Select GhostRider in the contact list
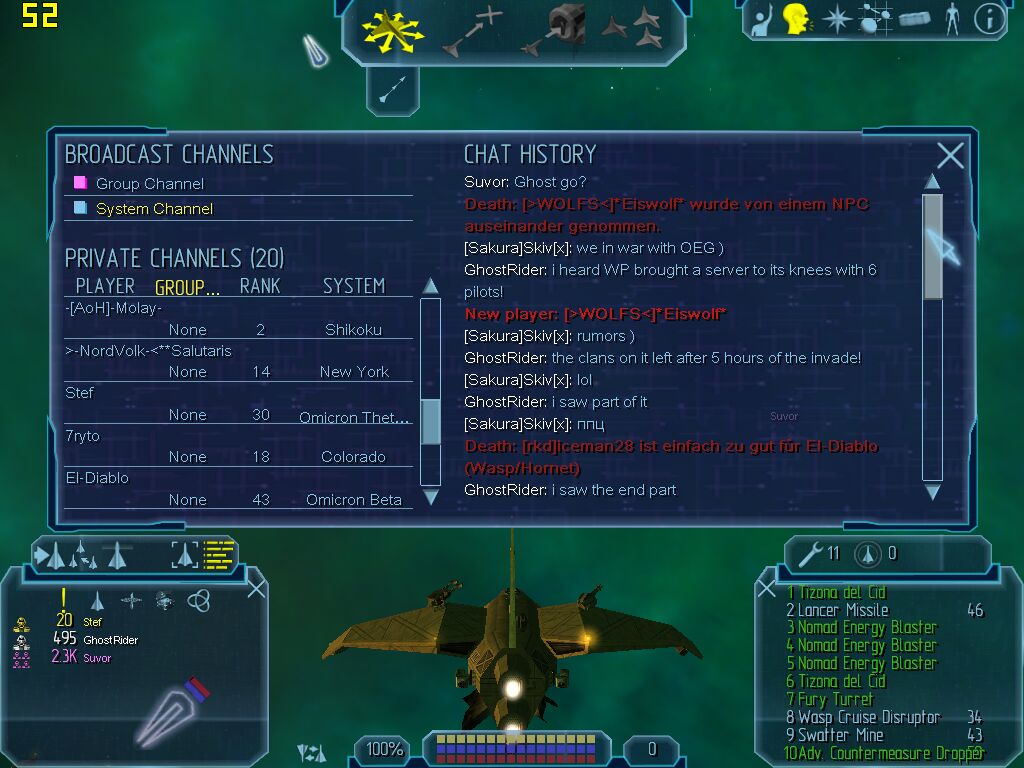 coord(110,640)
